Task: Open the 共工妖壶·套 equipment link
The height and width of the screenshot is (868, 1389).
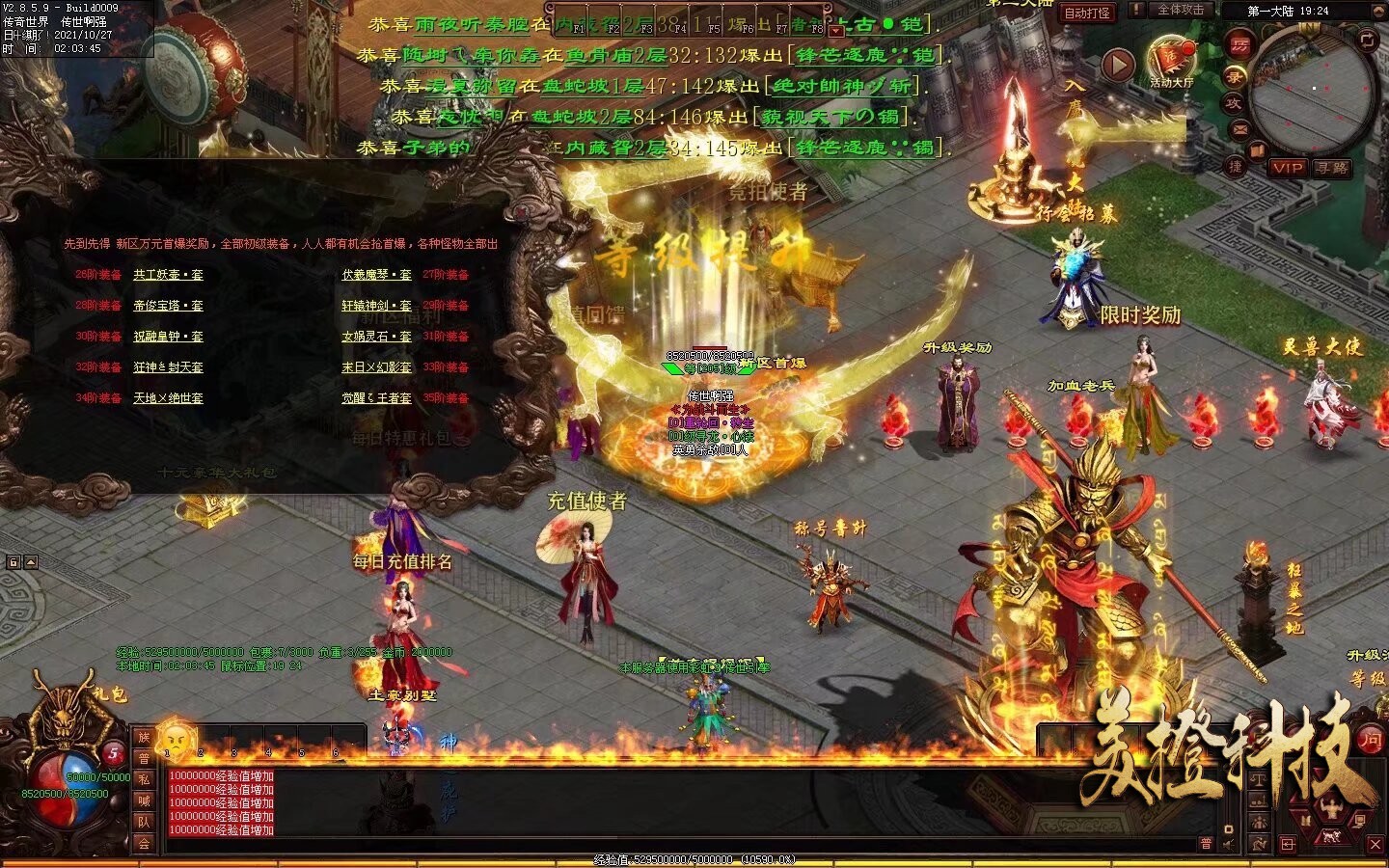Action: [168, 275]
